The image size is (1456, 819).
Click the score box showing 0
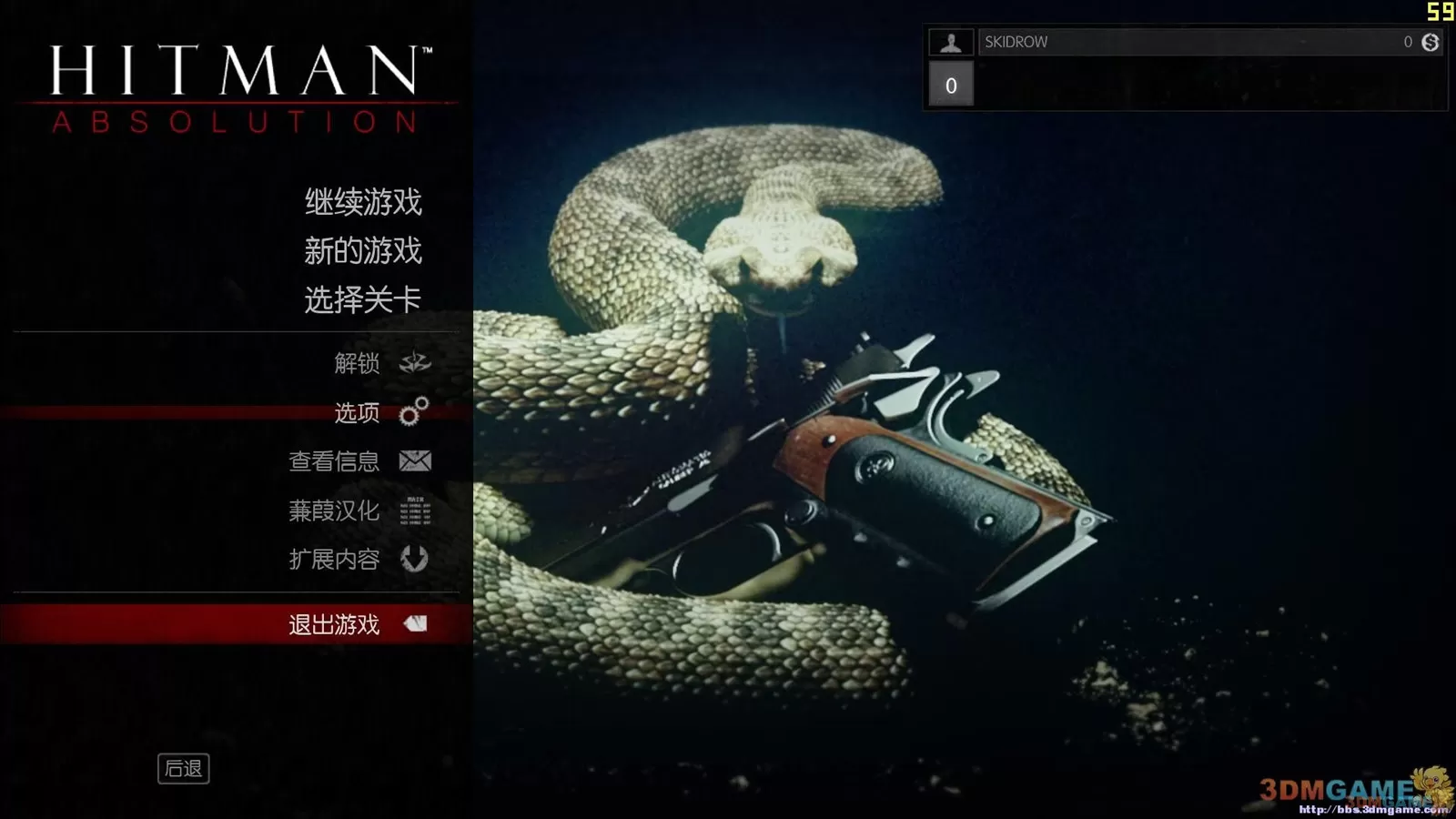click(951, 85)
